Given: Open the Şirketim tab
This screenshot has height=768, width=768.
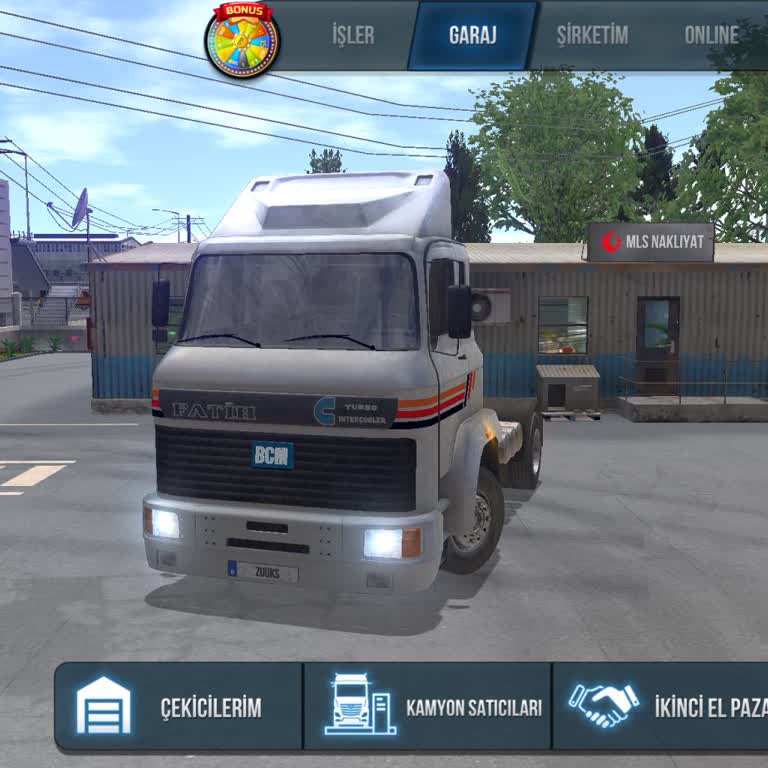Looking at the screenshot, I should [592, 35].
